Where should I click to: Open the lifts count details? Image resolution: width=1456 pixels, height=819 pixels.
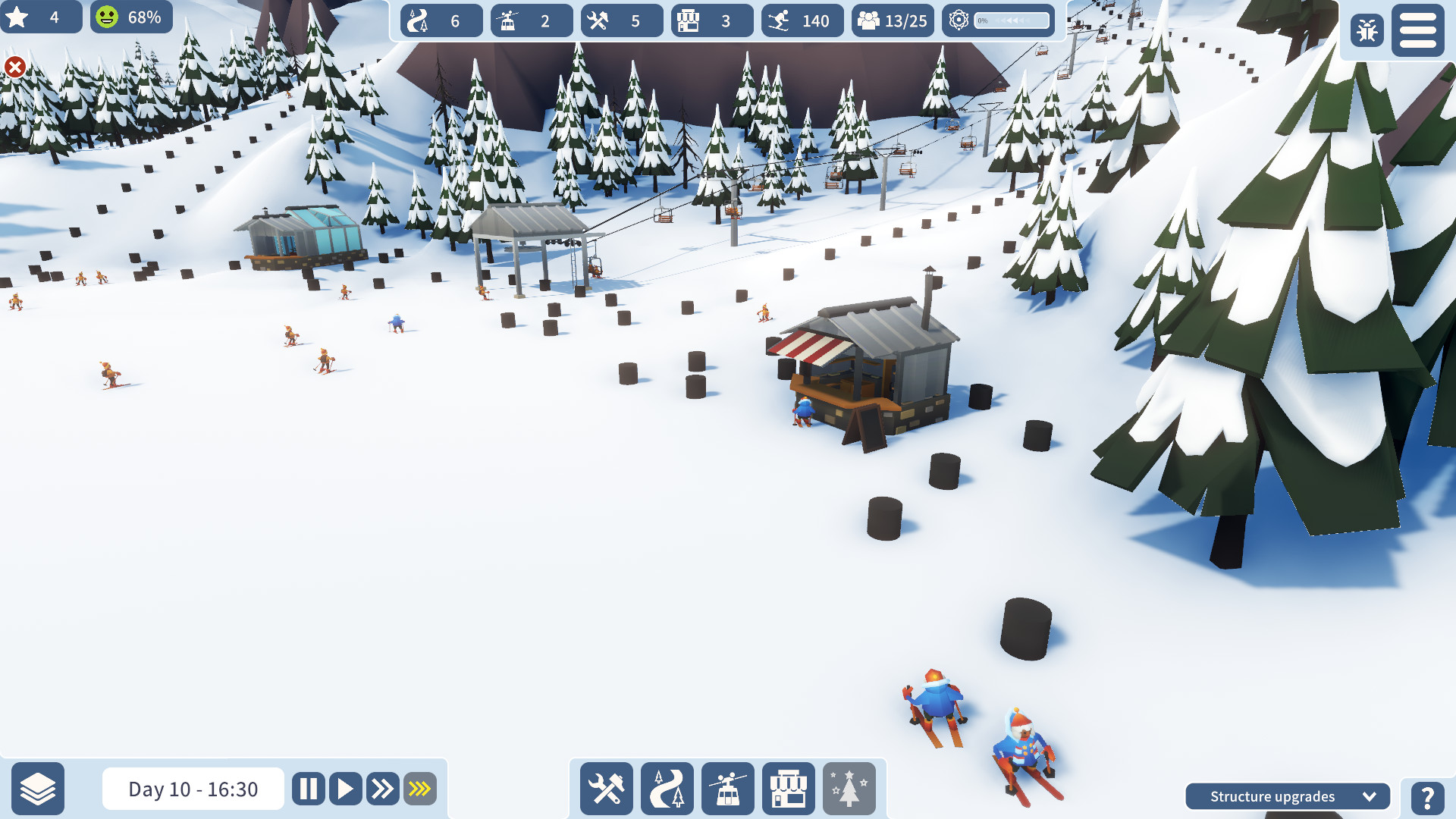[531, 20]
